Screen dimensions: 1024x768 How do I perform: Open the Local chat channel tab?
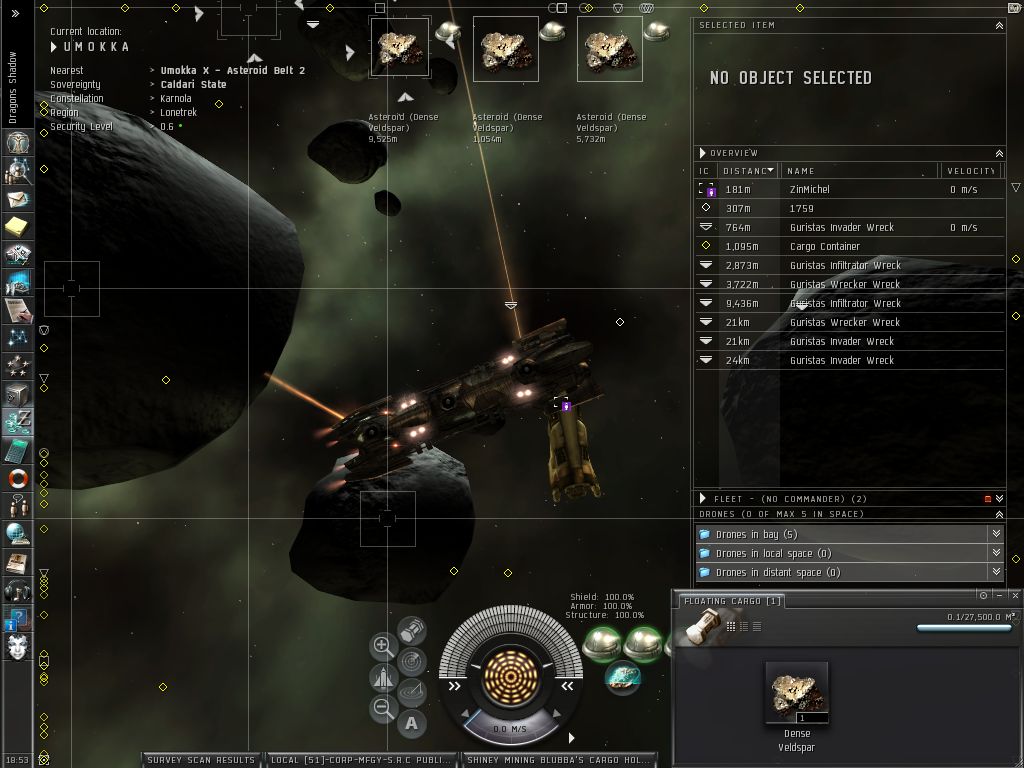click(x=361, y=760)
